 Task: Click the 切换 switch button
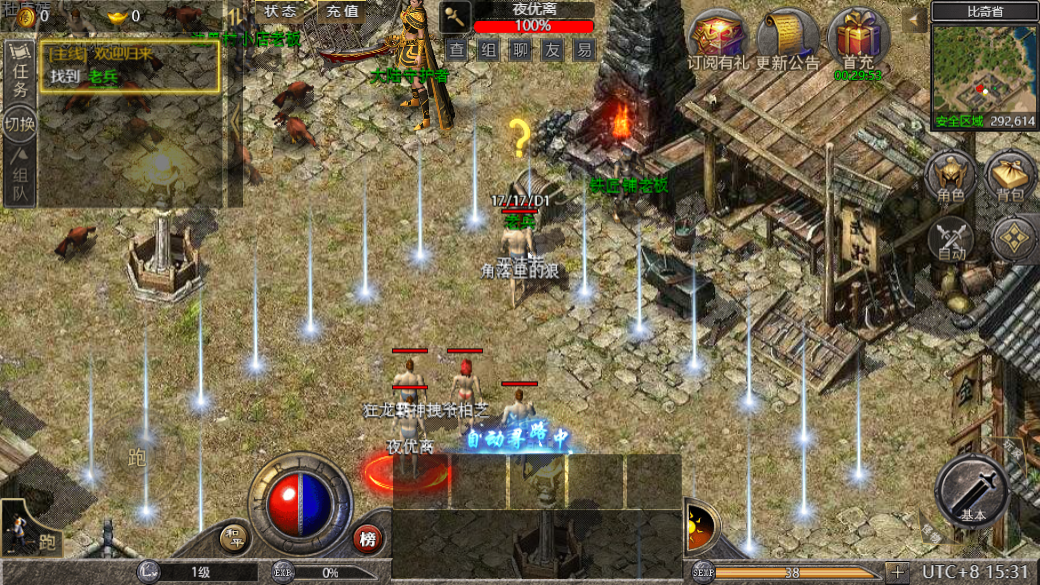(20, 125)
